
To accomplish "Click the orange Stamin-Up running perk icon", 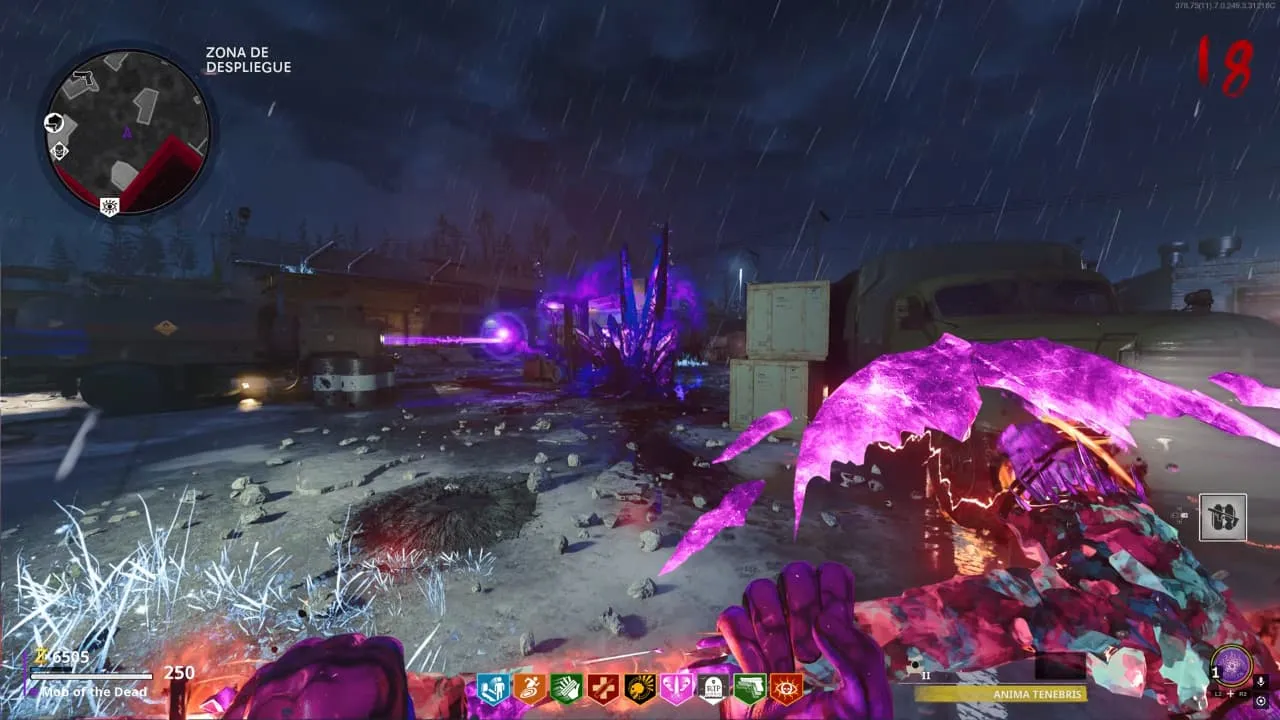I will 529,688.
